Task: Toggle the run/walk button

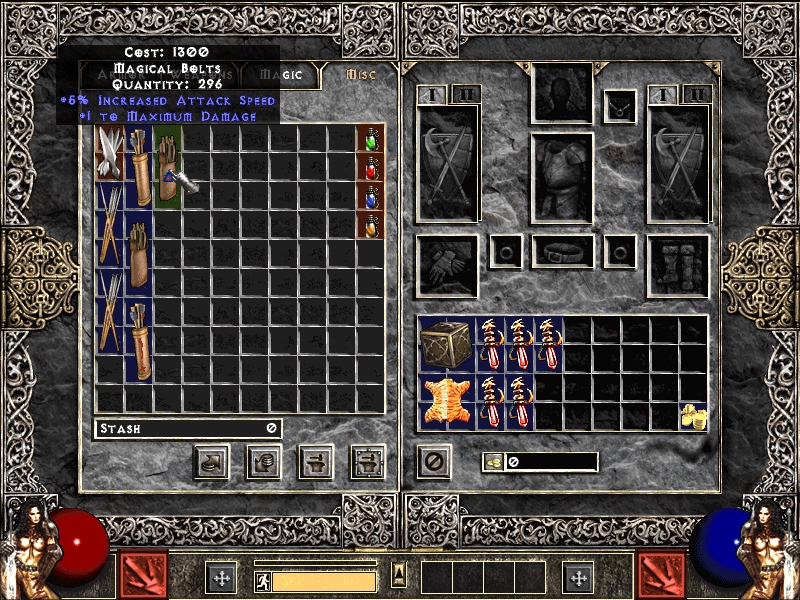Action: point(263,580)
